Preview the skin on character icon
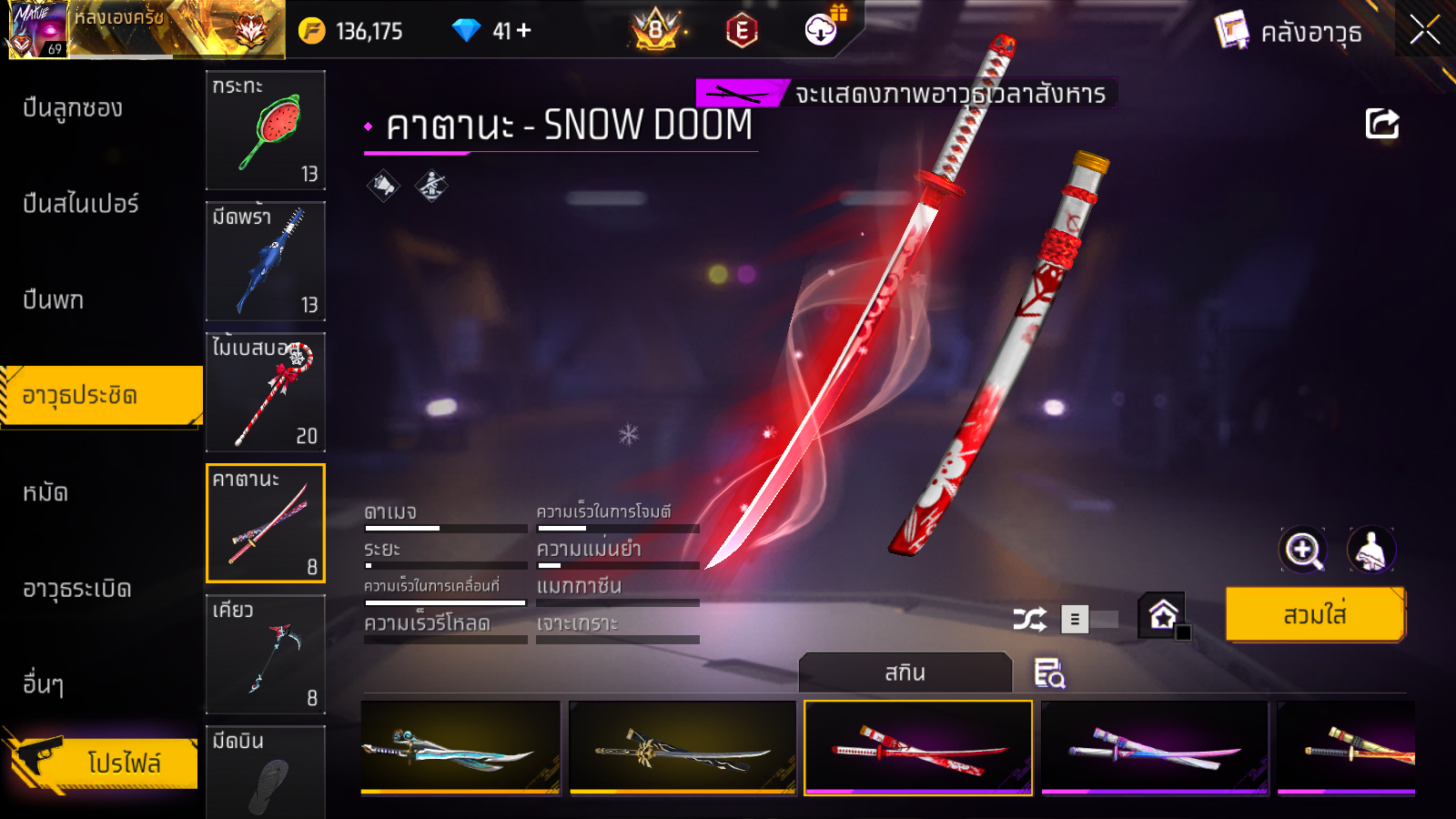1456x819 pixels. point(1370,550)
